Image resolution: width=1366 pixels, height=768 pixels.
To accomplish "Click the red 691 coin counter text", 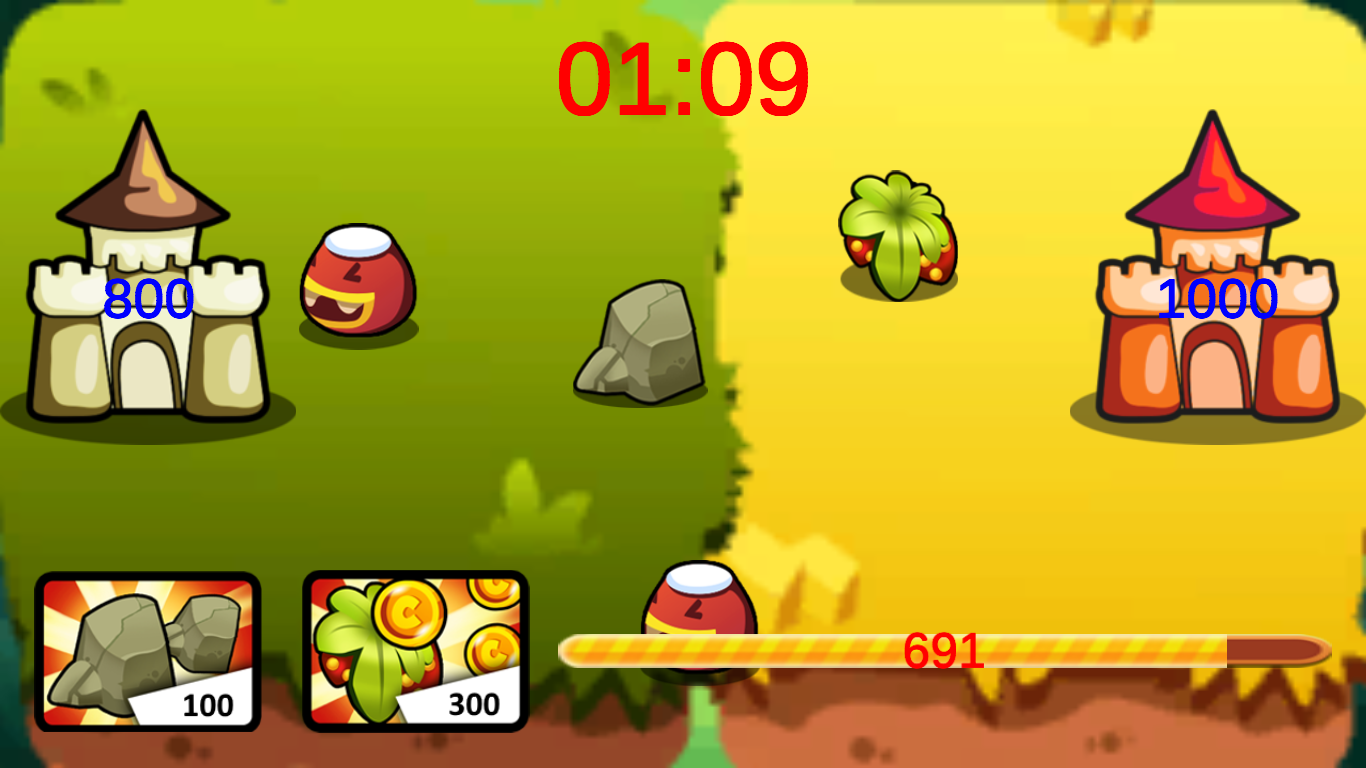I will point(941,651).
